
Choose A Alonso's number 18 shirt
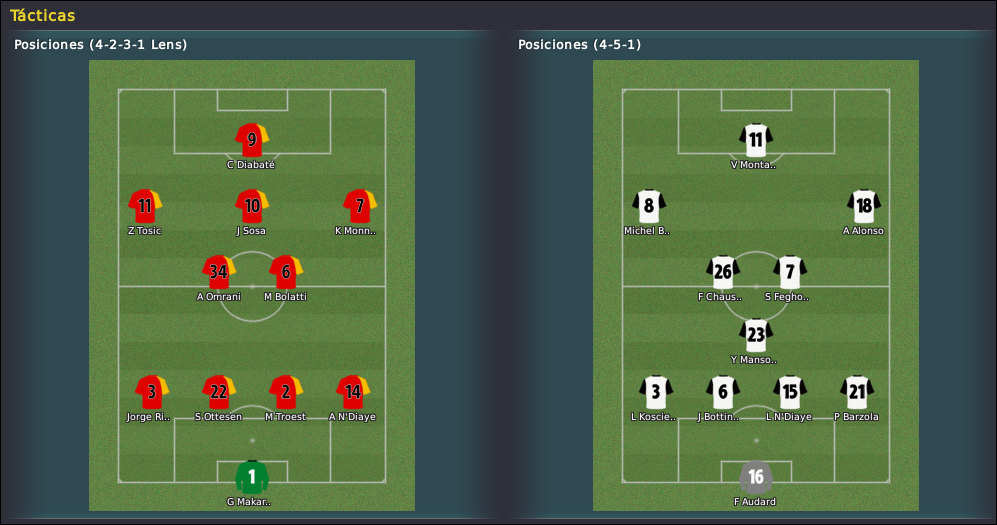click(863, 206)
